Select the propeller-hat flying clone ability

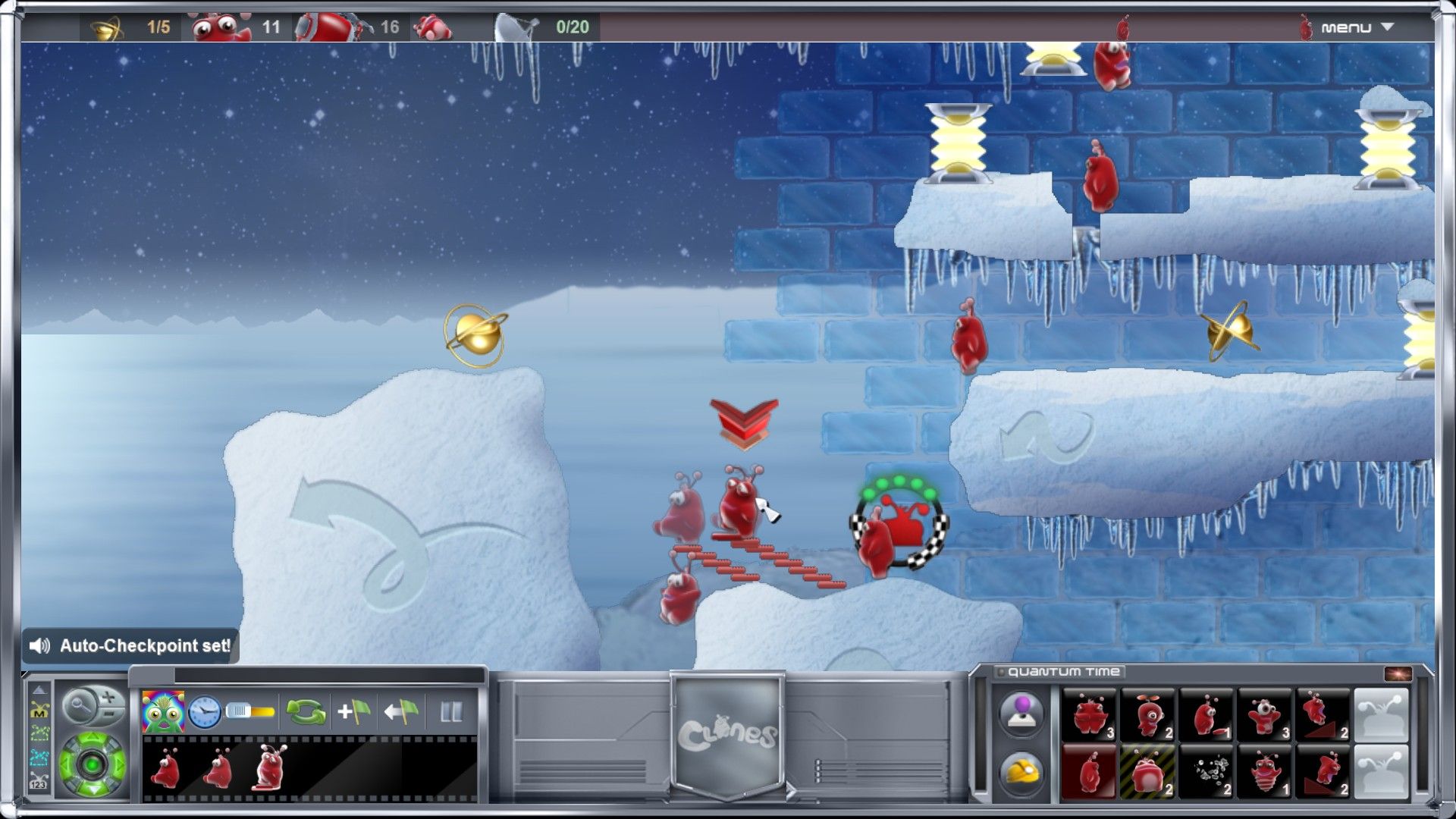tap(1147, 714)
